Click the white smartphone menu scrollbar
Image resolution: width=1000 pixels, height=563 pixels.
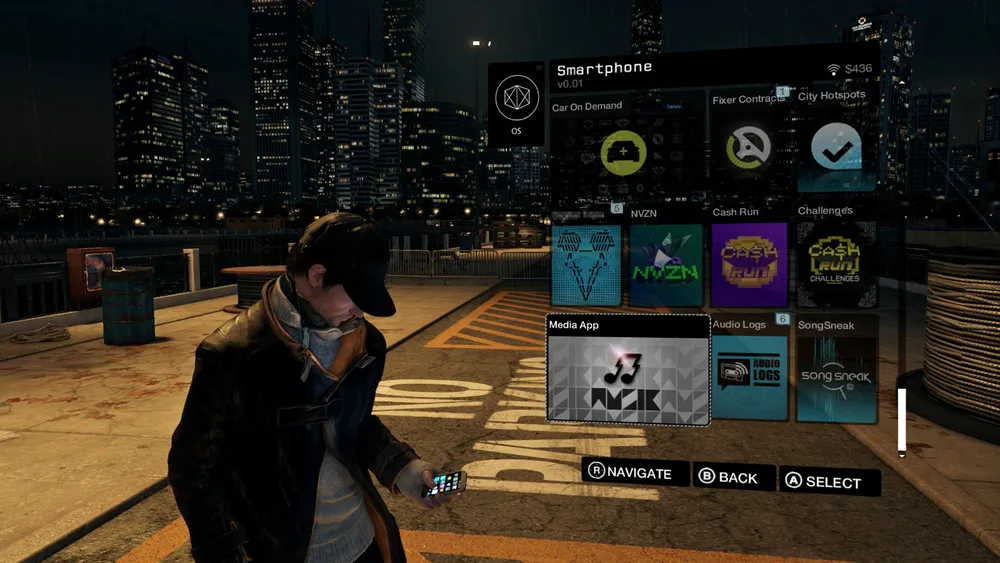pos(902,421)
